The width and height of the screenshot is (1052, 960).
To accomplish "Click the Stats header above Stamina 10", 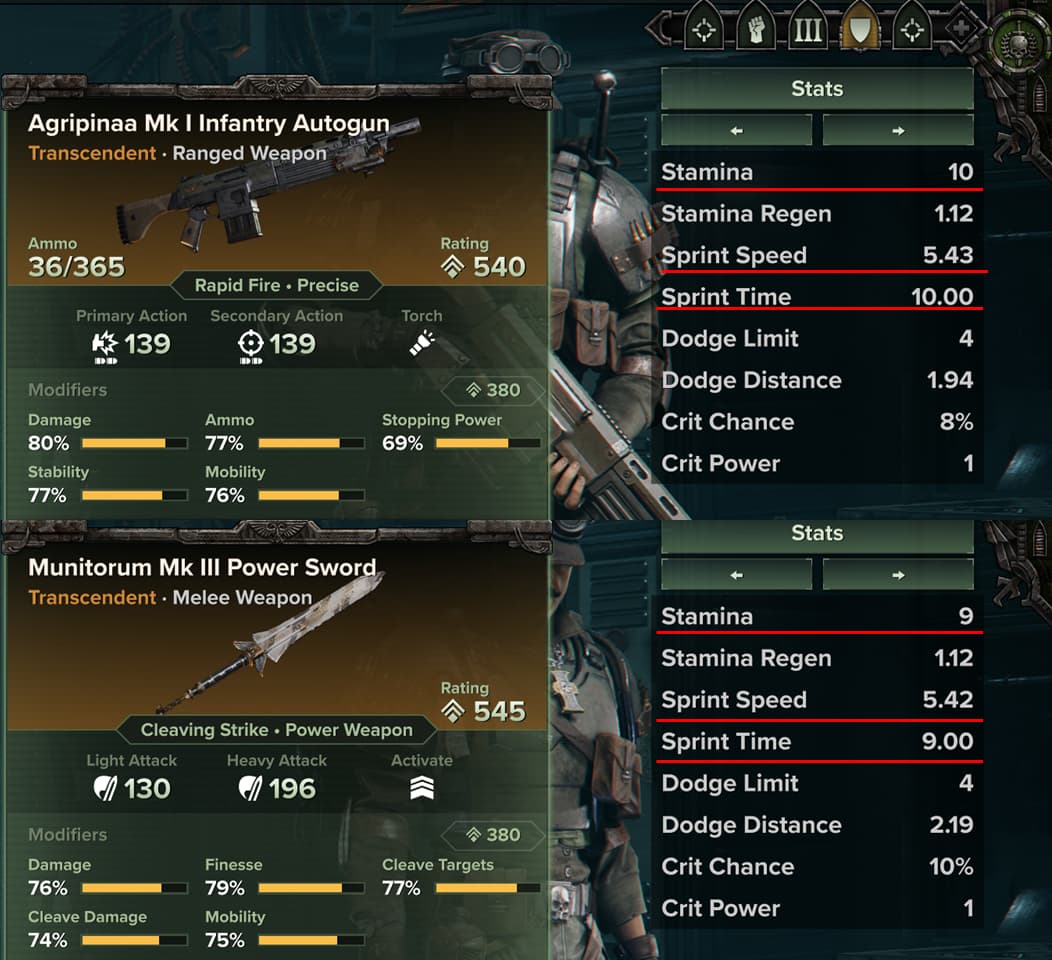I will (817, 89).
